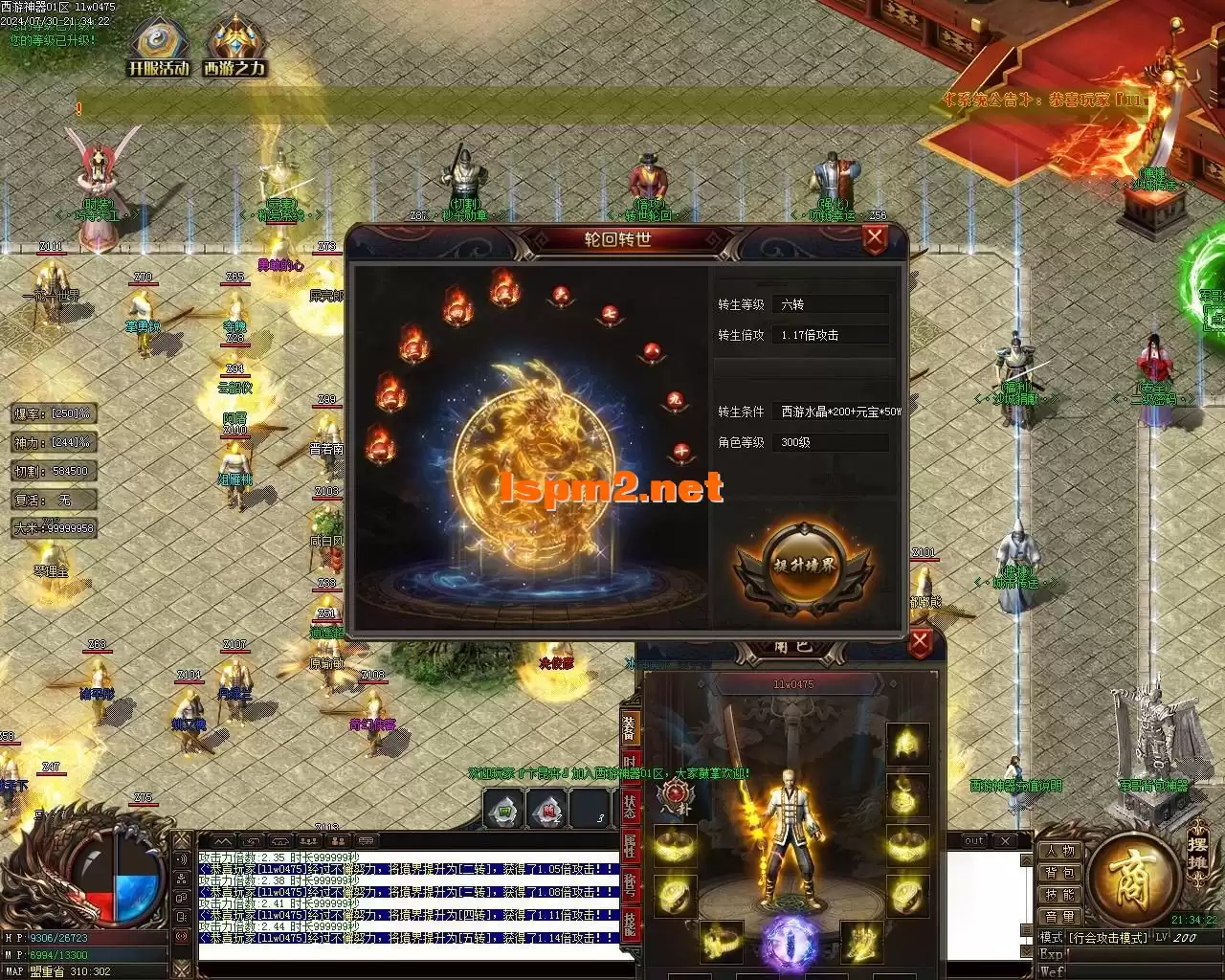Open the 音量 volume button

tap(1059, 917)
